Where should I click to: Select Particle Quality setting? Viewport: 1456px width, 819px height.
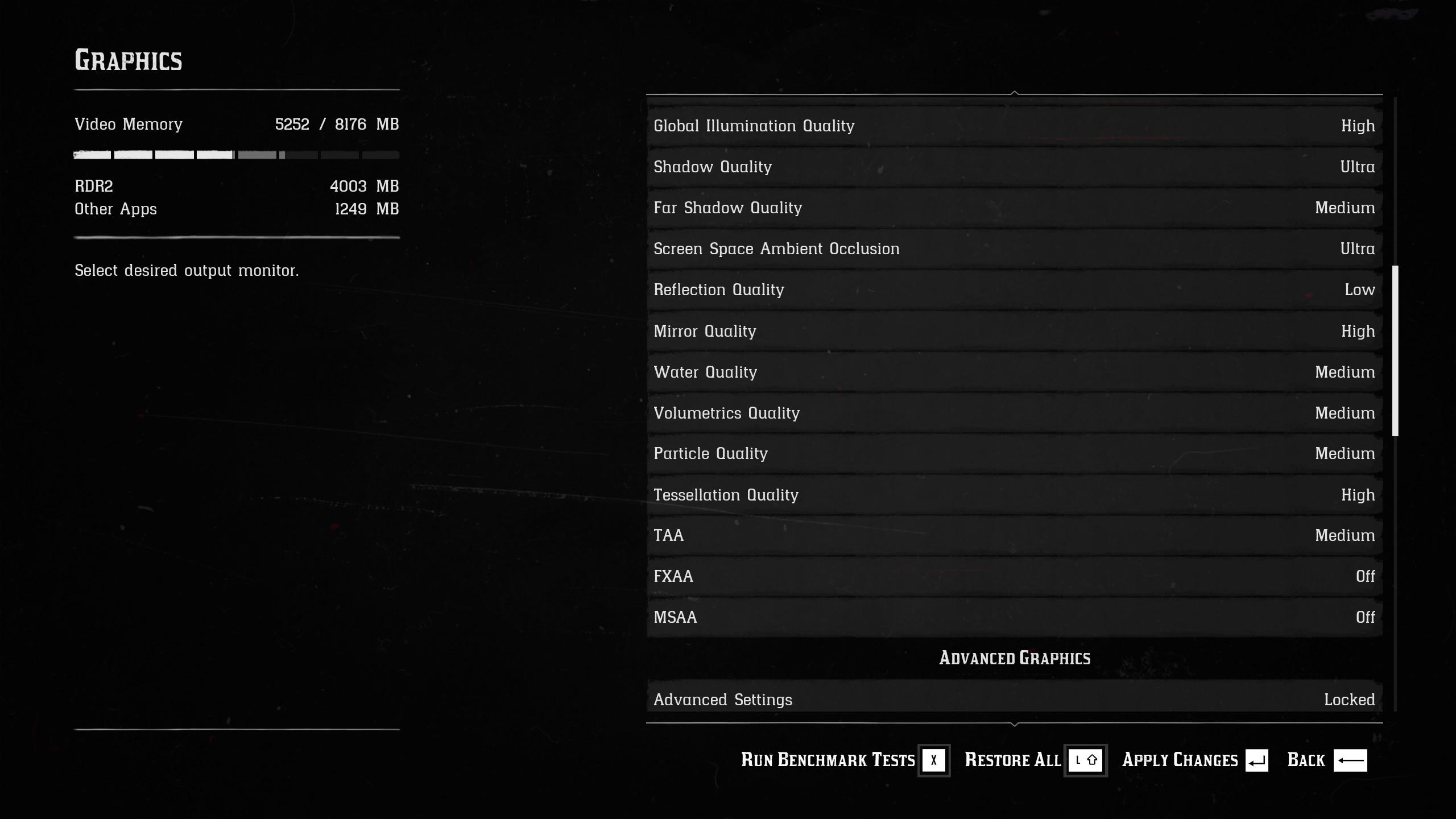point(1014,453)
